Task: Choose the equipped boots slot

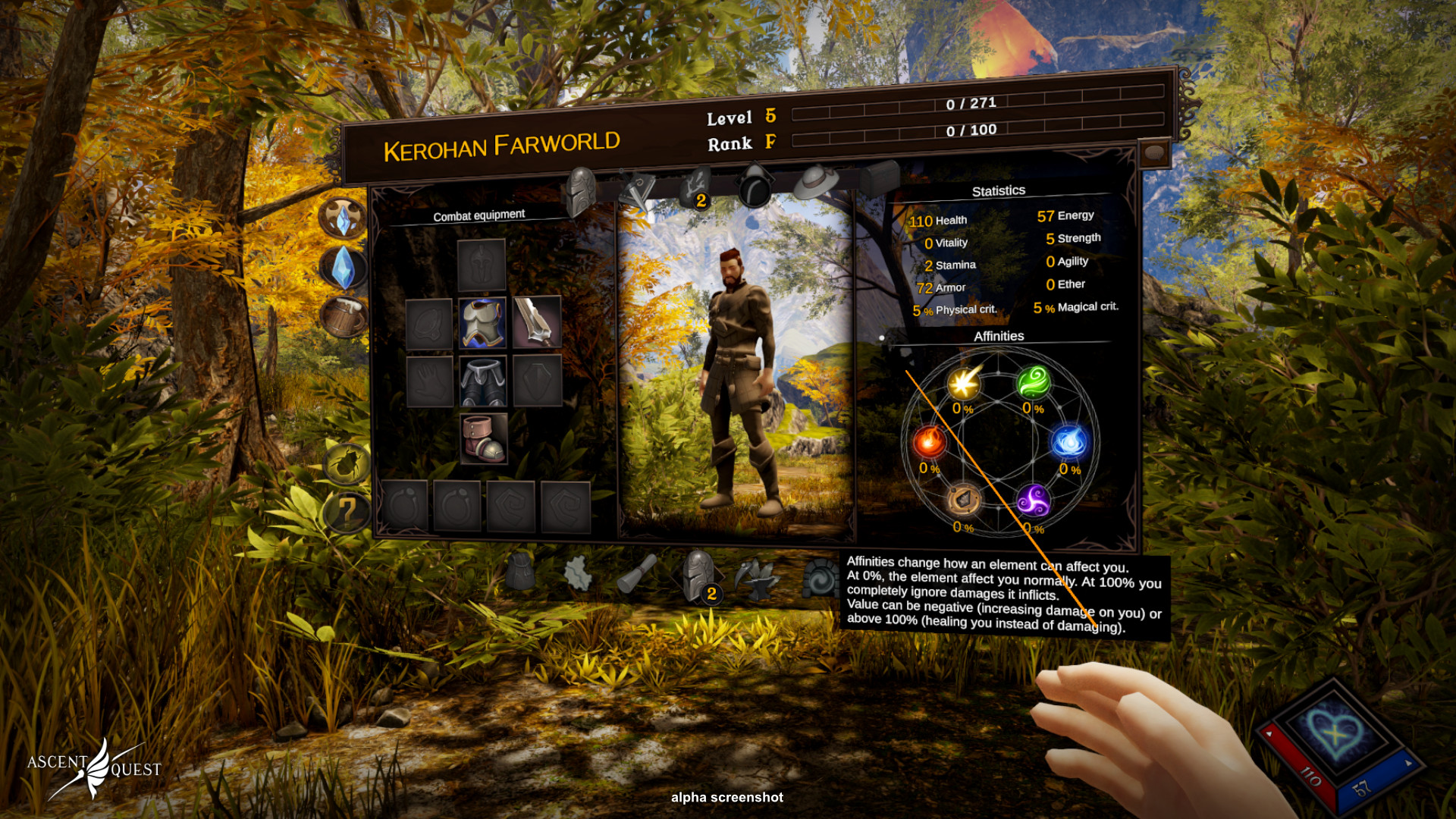Action: (484, 438)
